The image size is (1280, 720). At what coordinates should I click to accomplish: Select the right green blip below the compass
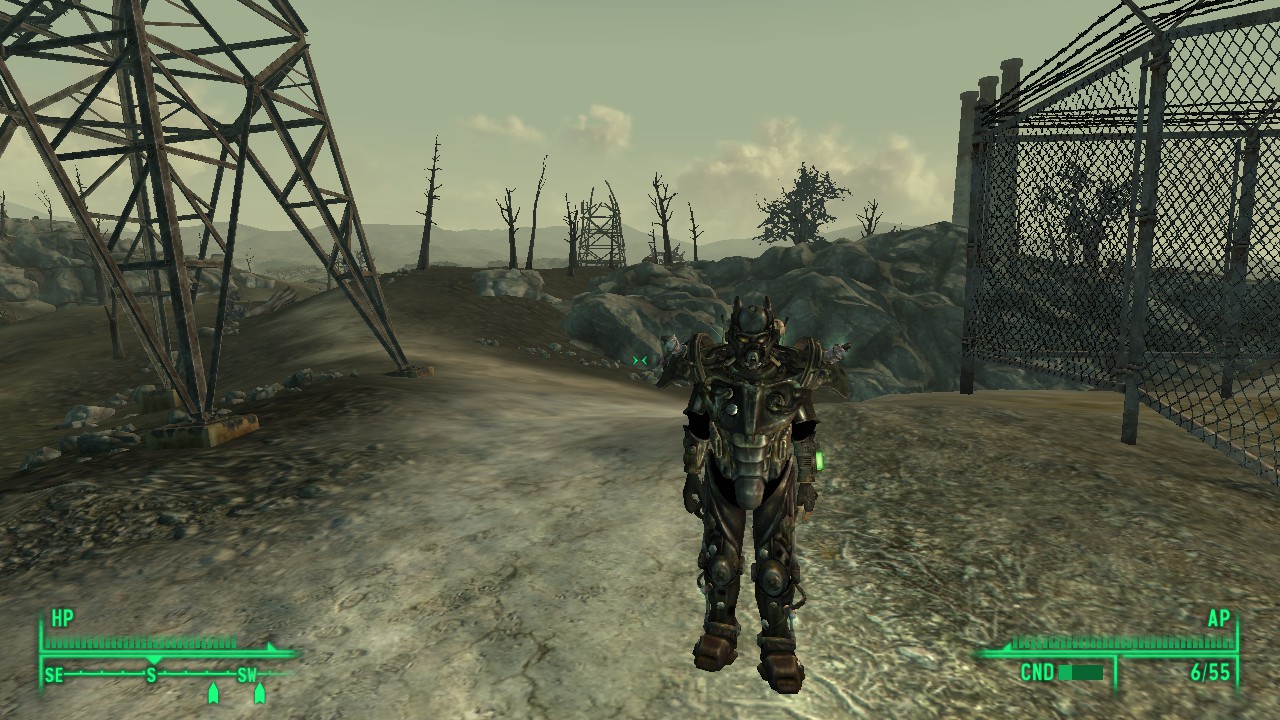click(260, 694)
